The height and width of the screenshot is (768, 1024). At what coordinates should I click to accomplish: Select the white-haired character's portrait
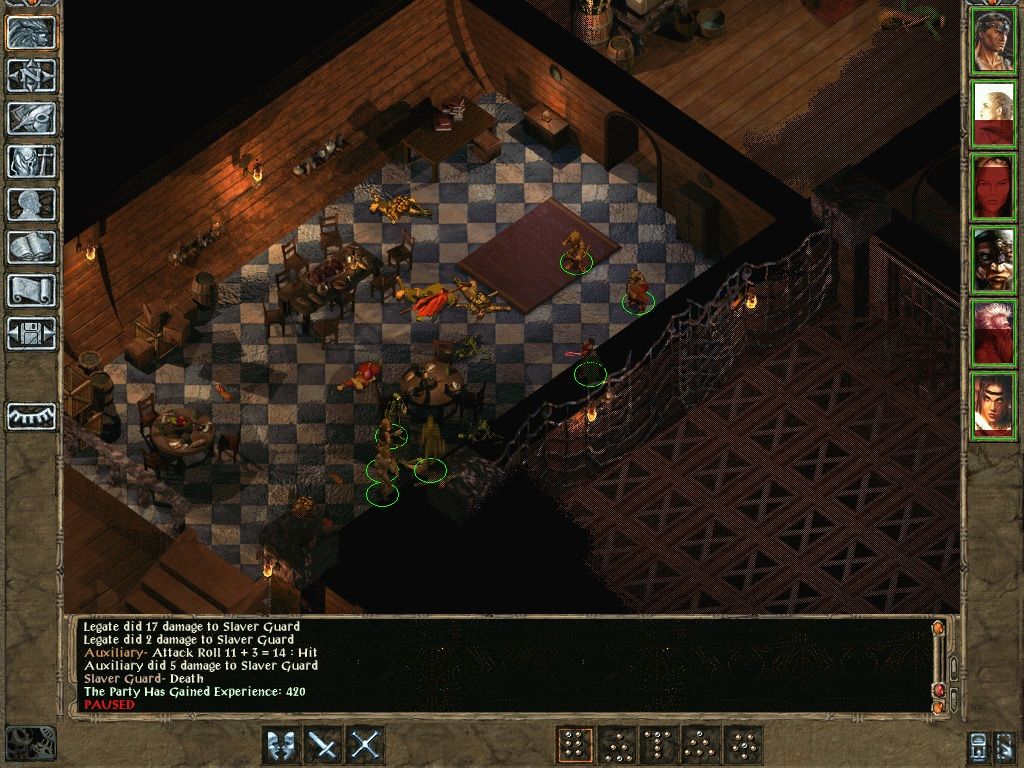tap(994, 333)
